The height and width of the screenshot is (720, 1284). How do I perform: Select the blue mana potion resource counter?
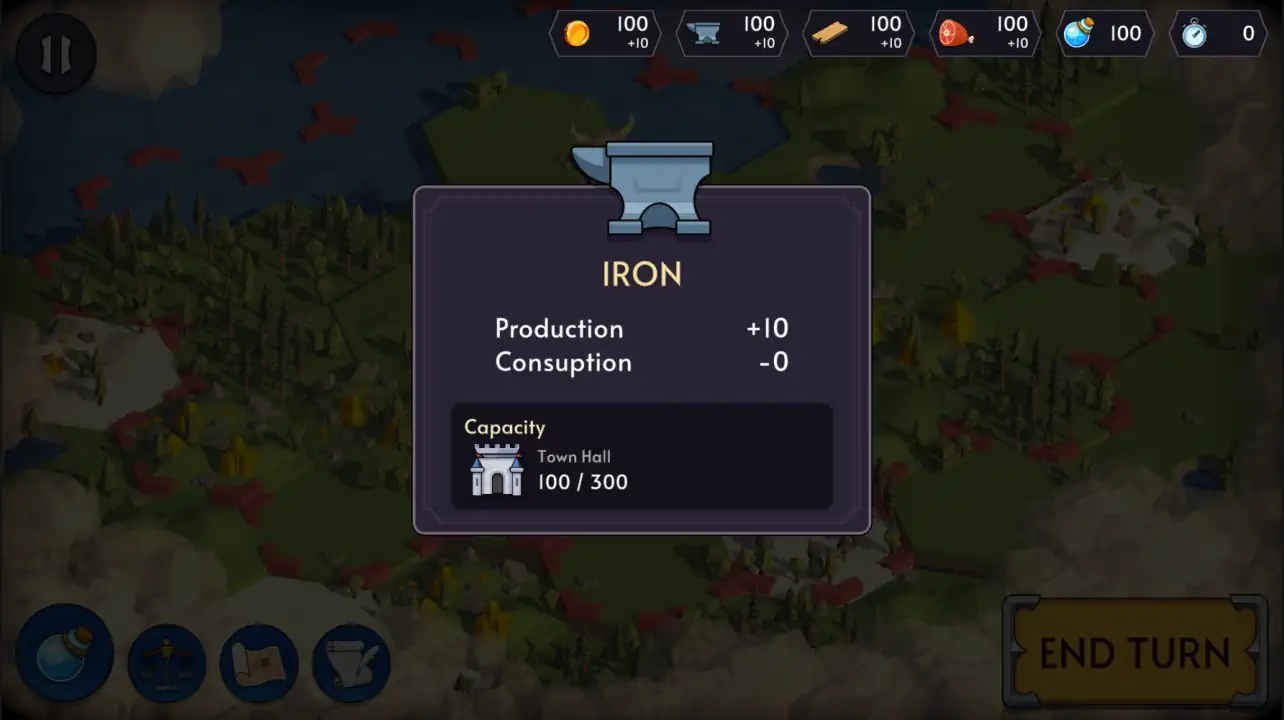click(1105, 33)
